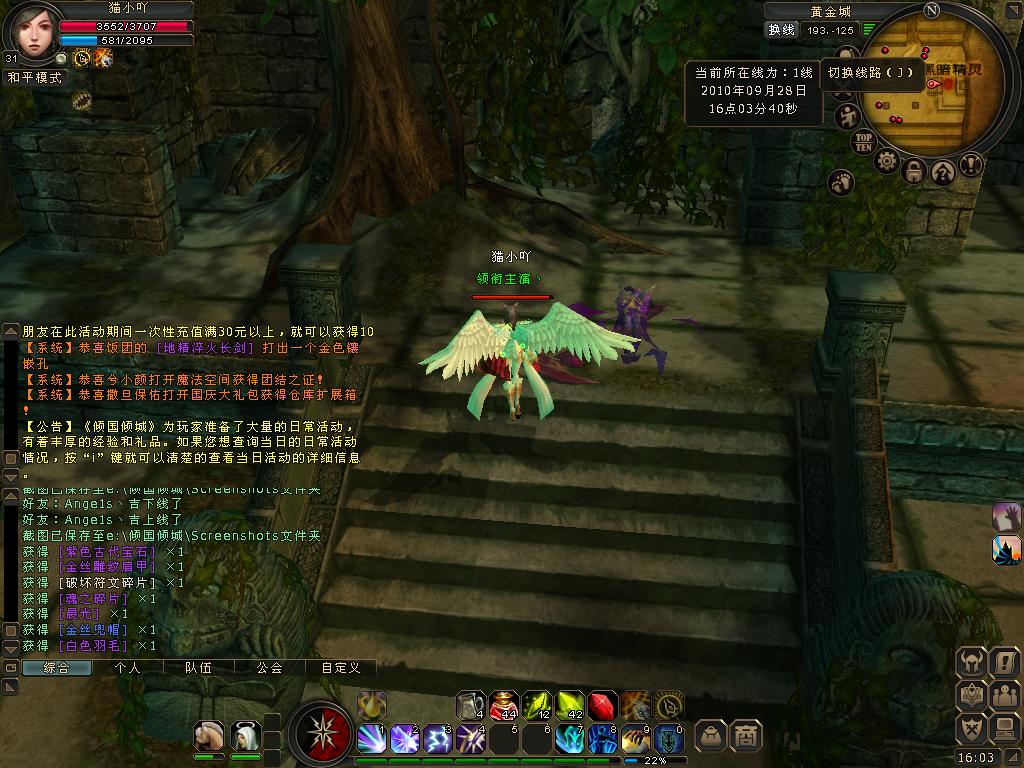Switch to the 队伍 chat tab

pos(198,667)
